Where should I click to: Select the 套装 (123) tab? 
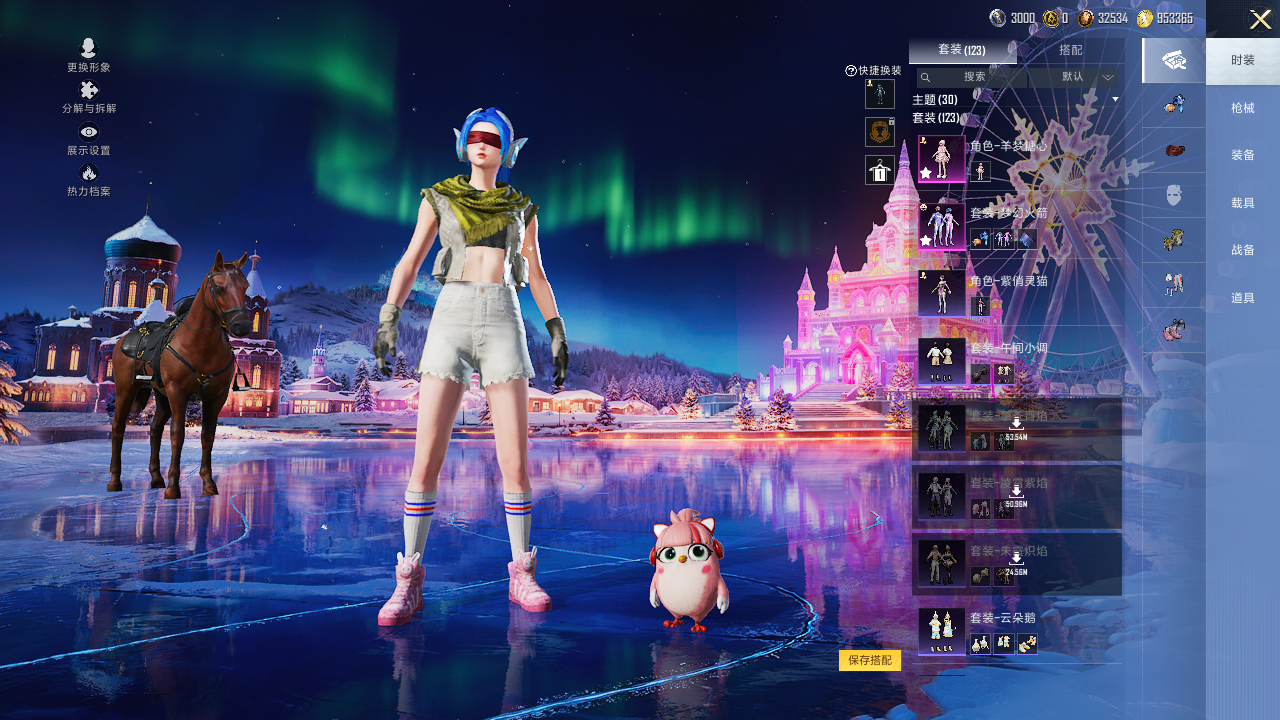tap(962, 50)
